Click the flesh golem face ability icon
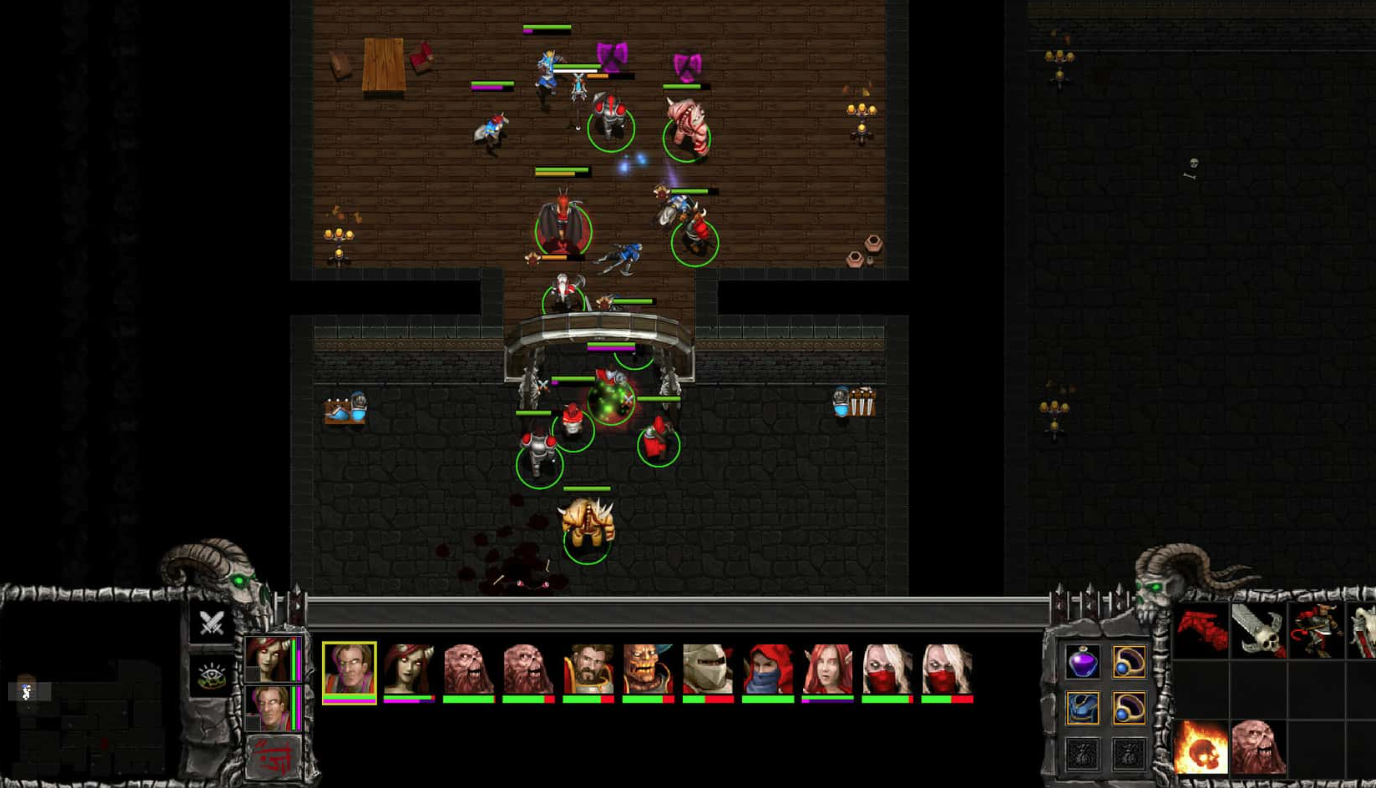This screenshot has height=788, width=1376. (x=1258, y=747)
